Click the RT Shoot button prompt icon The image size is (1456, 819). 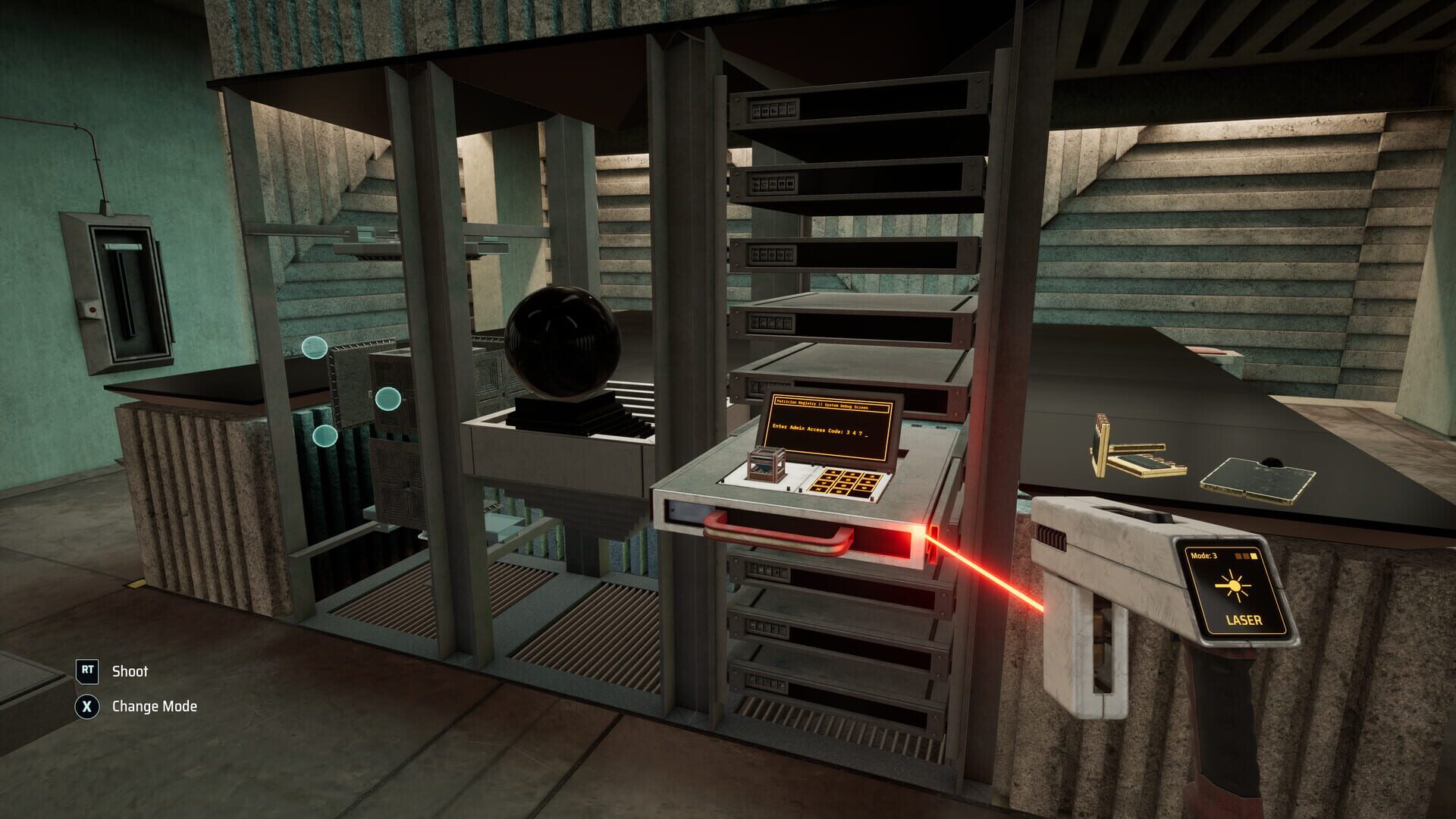[x=87, y=671]
